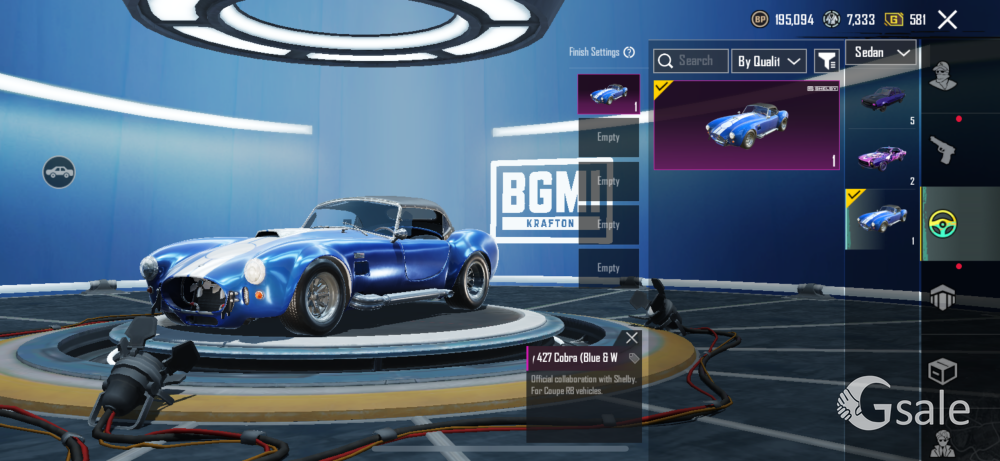Image resolution: width=1000 pixels, height=461 pixels.
Task: Close the 427 Cobra description popup
Action: tap(631, 338)
